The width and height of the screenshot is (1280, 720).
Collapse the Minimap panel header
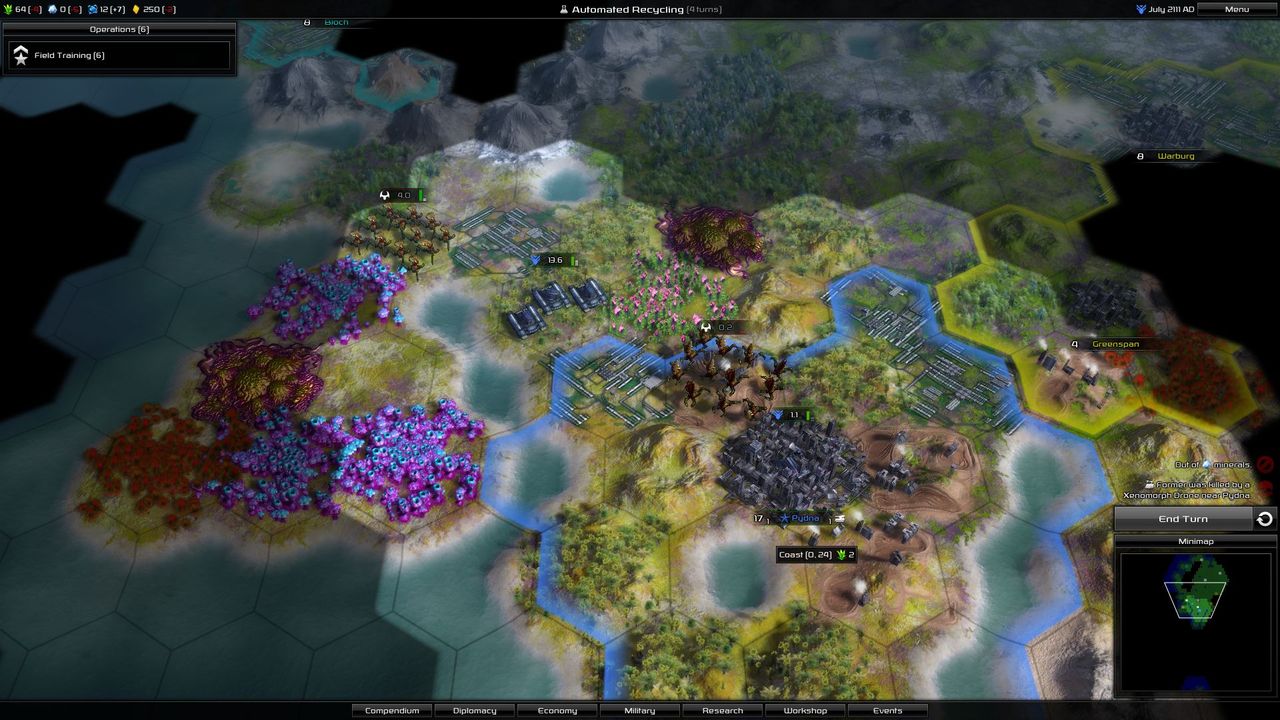[1196, 540]
